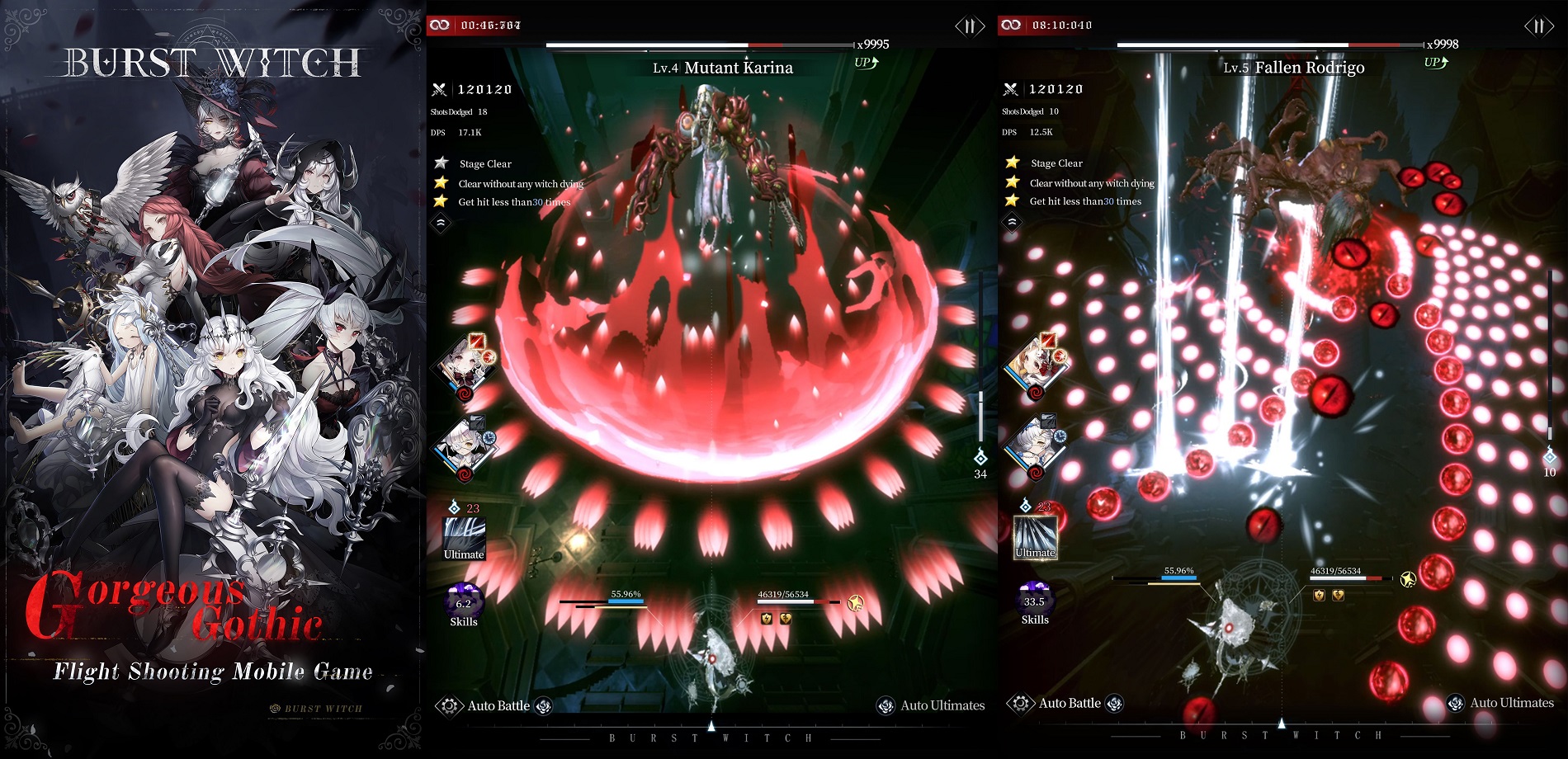Collapse the objectives panel in Fallen Rodrigo battle

point(1011,221)
